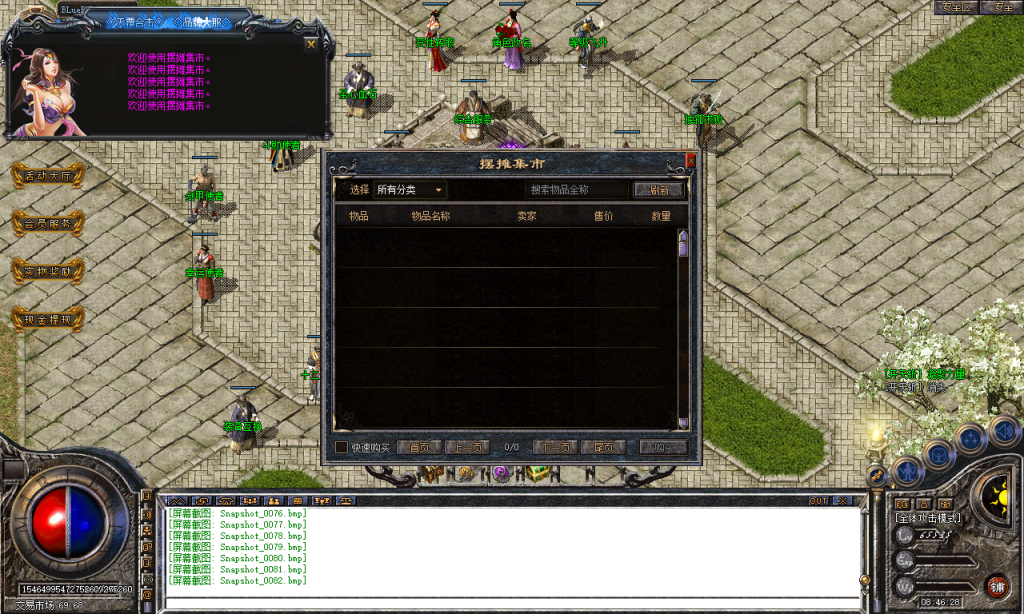The height and width of the screenshot is (614, 1024).
Task: Refresh the market list with 刷新
Action: 659,189
